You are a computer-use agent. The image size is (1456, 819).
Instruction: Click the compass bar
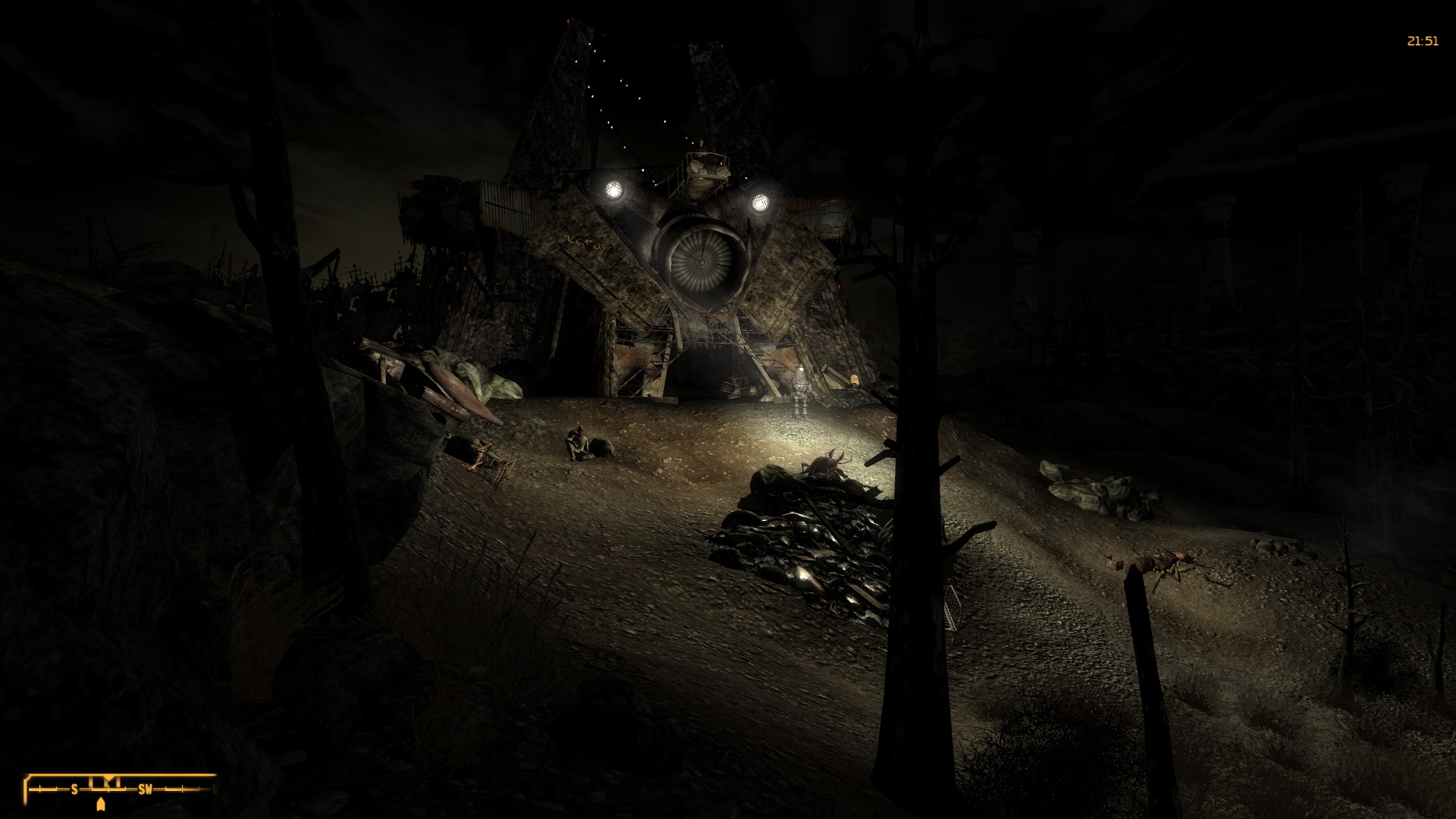(x=120, y=789)
